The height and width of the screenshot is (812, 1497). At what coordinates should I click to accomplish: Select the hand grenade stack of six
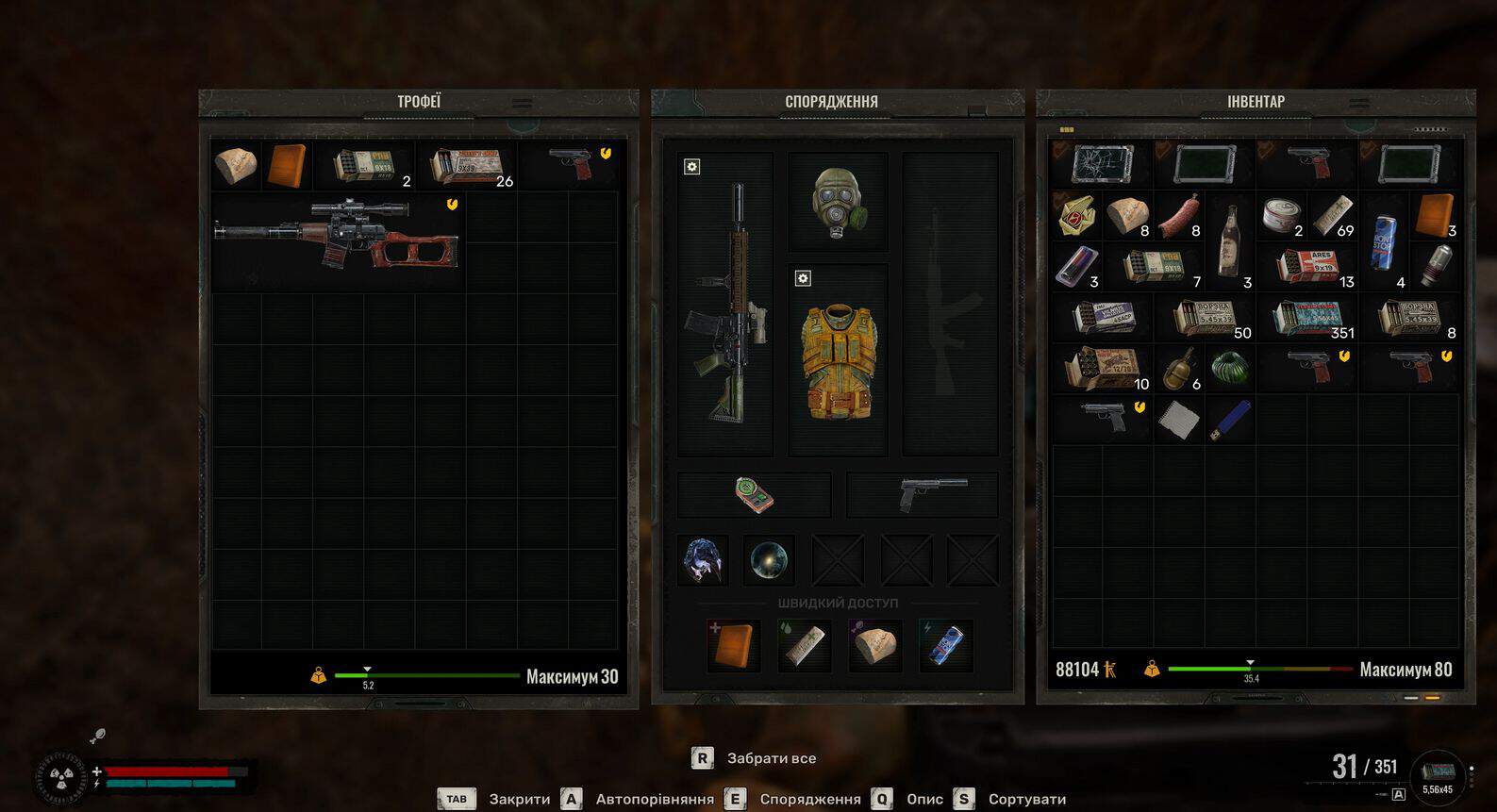[1179, 369]
